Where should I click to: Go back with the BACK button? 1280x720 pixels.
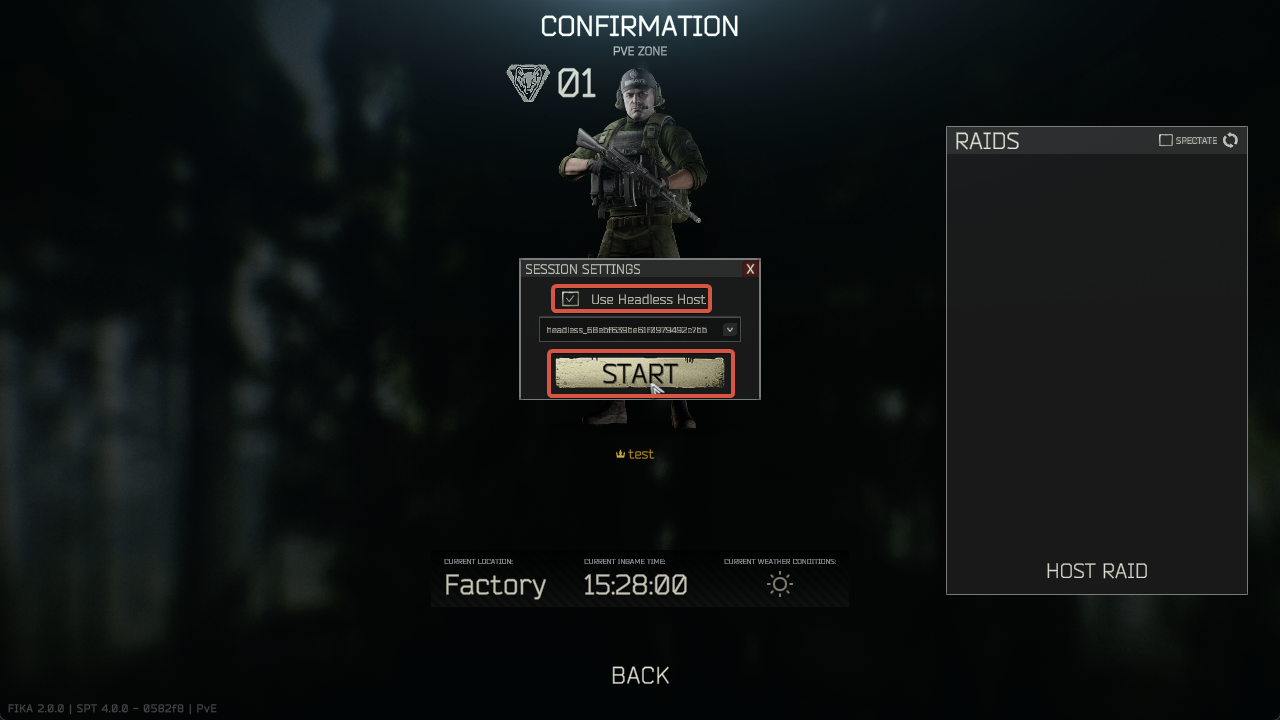point(640,676)
